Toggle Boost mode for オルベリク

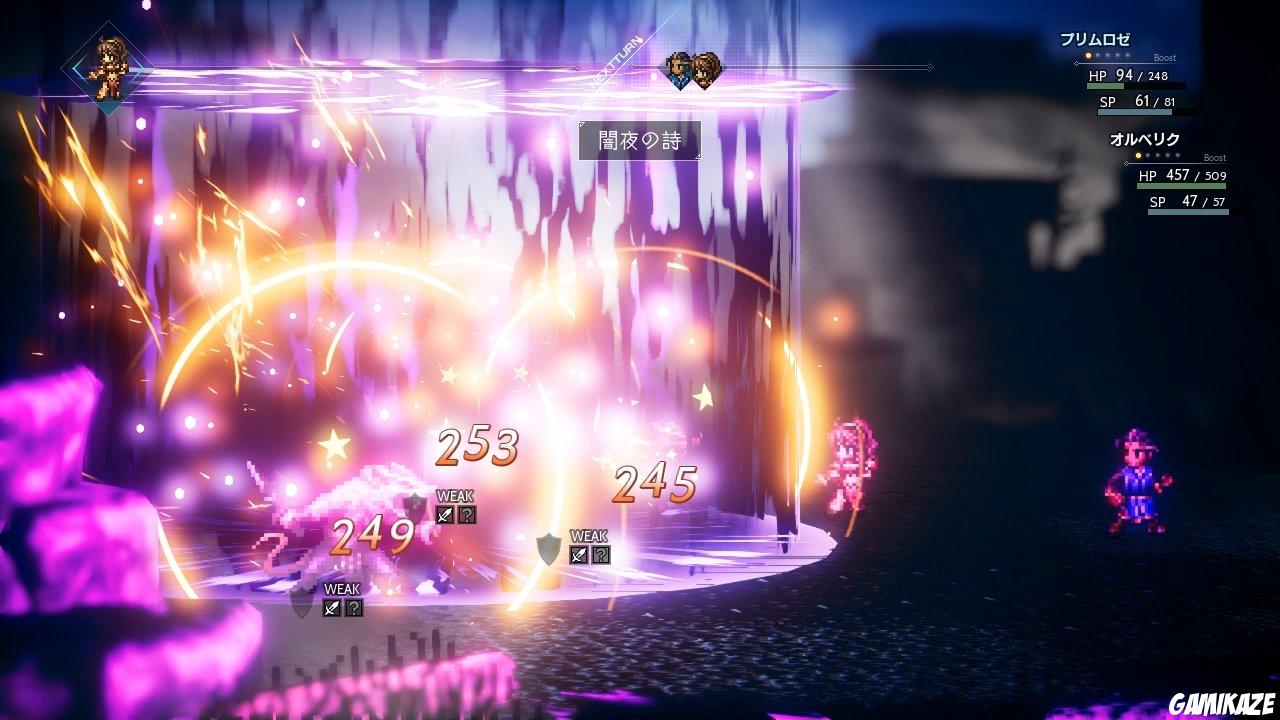(1215, 158)
